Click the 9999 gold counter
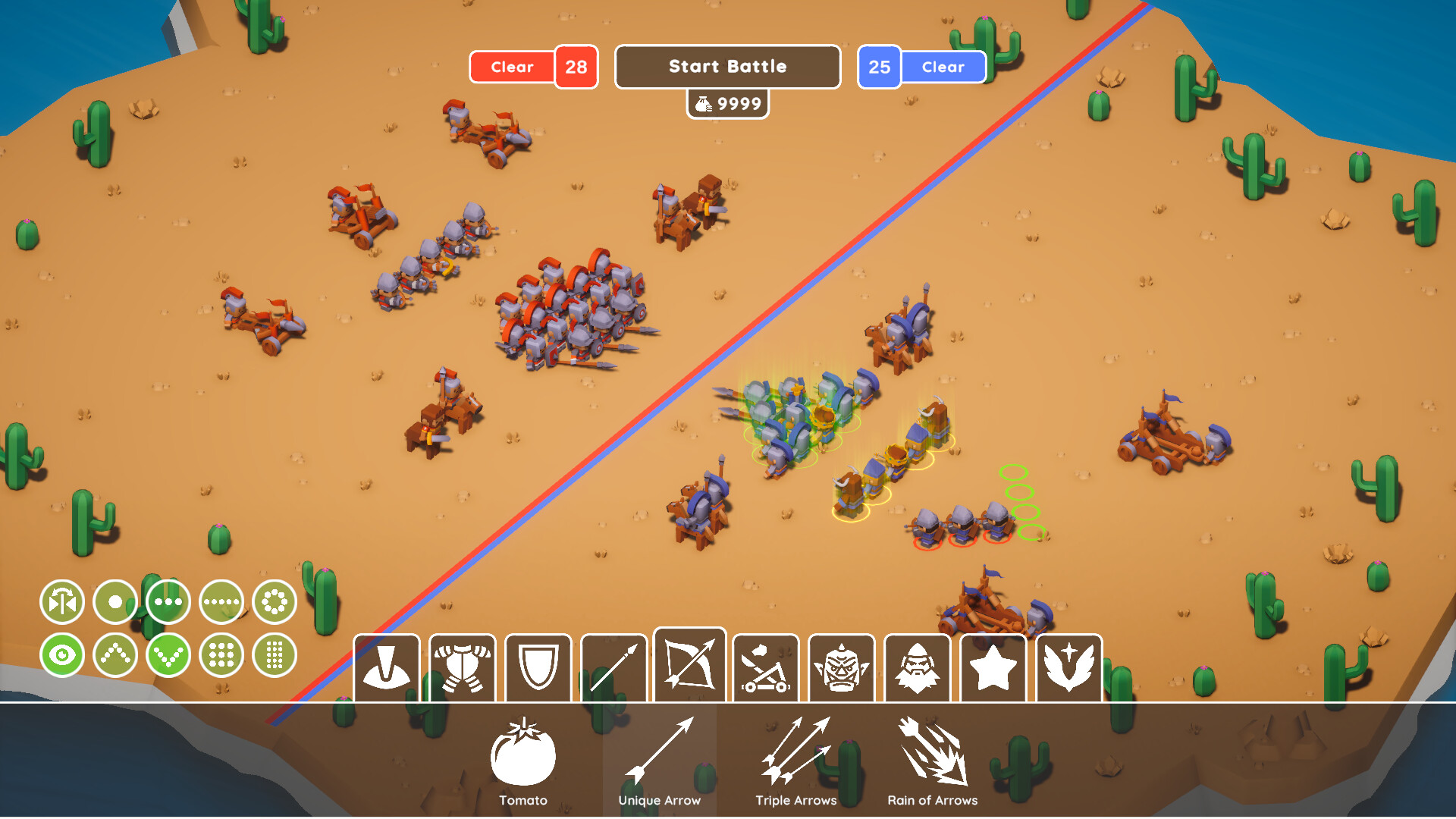 tap(727, 103)
